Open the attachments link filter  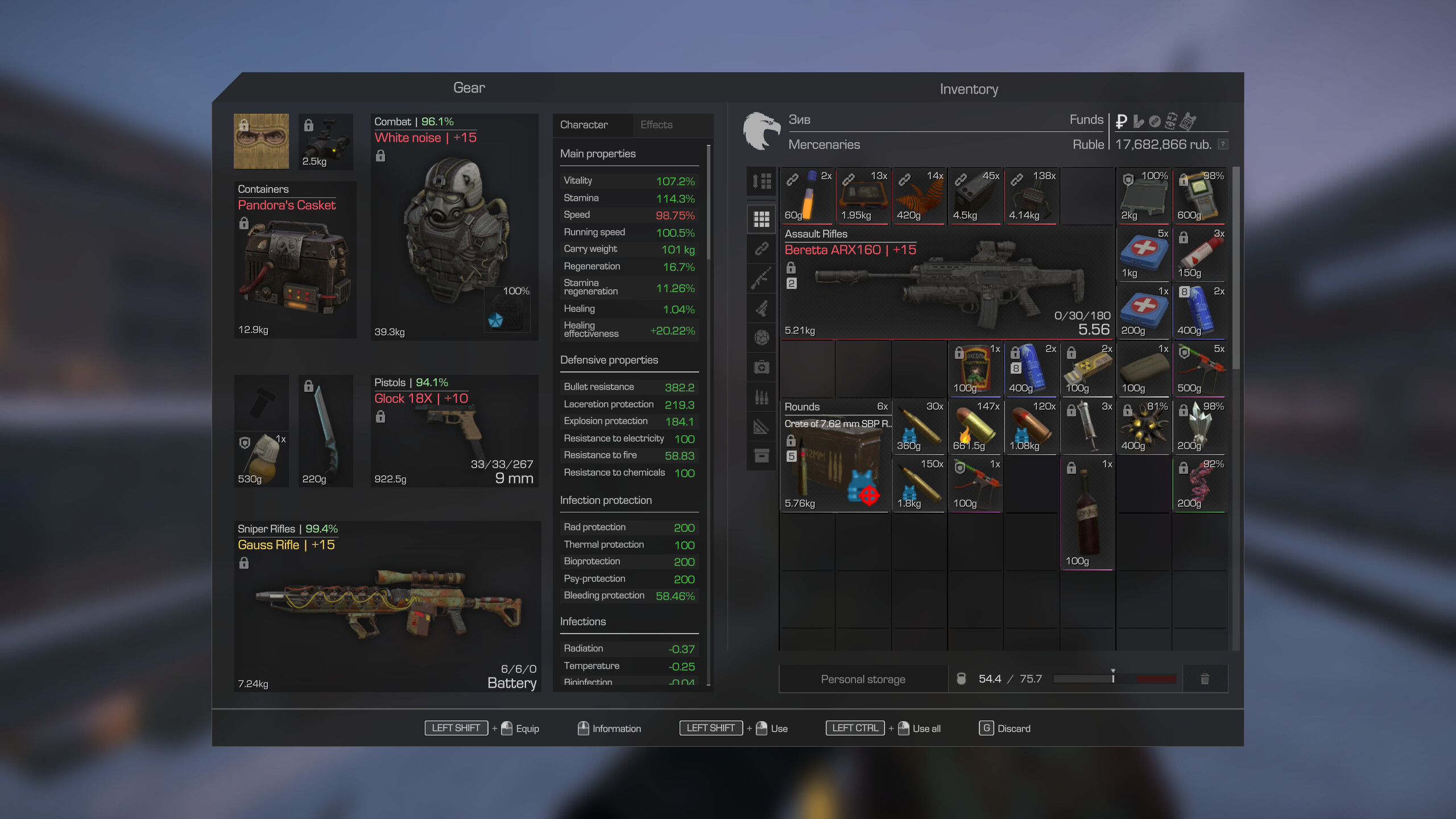762,249
